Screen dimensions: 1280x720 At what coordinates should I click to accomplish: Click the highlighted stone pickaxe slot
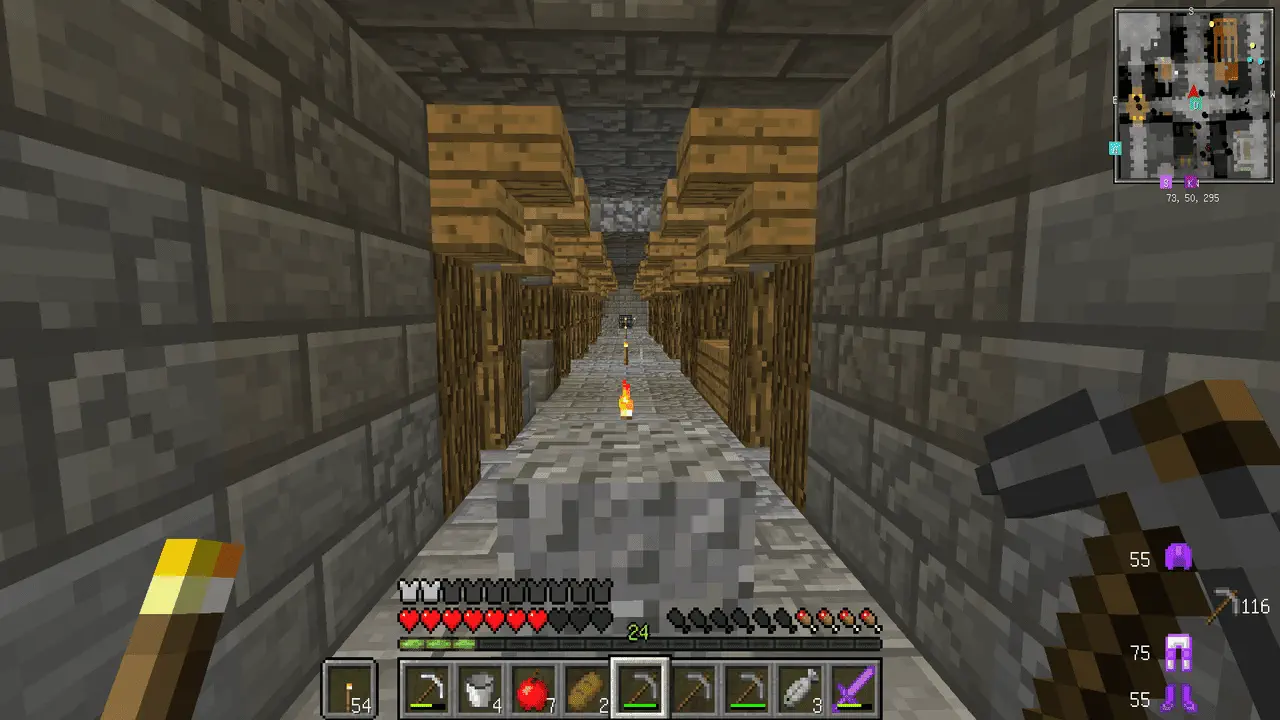pyautogui.click(x=639, y=688)
